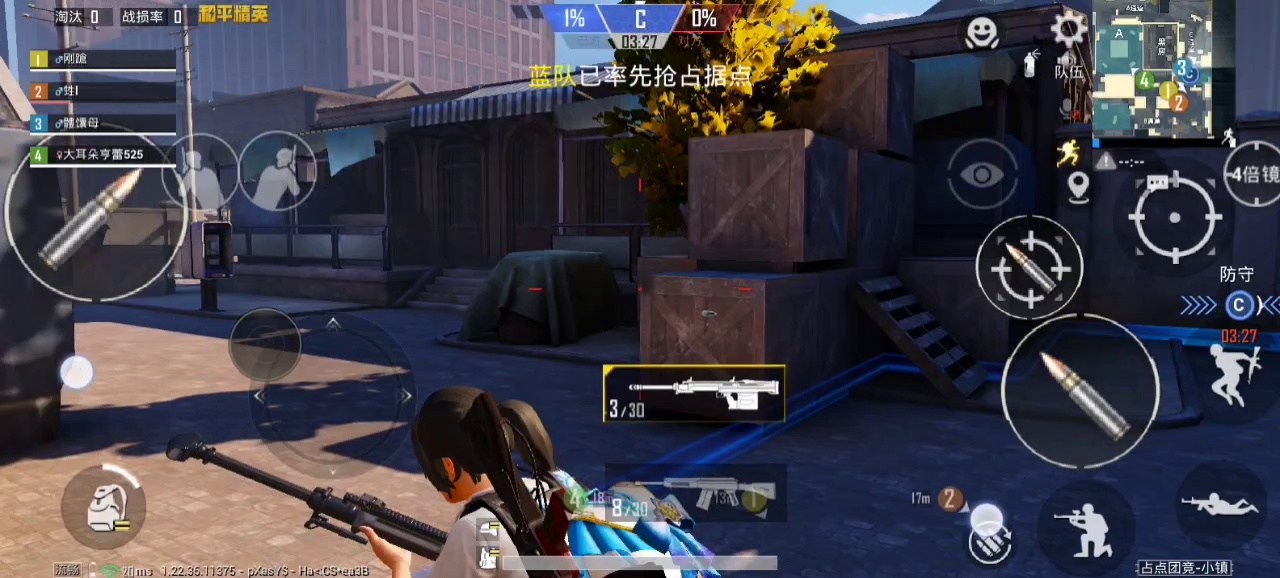Screen dimensions: 1280x578
Task: Tap the bullet crosshair button beside the scope
Action: (x=1029, y=267)
